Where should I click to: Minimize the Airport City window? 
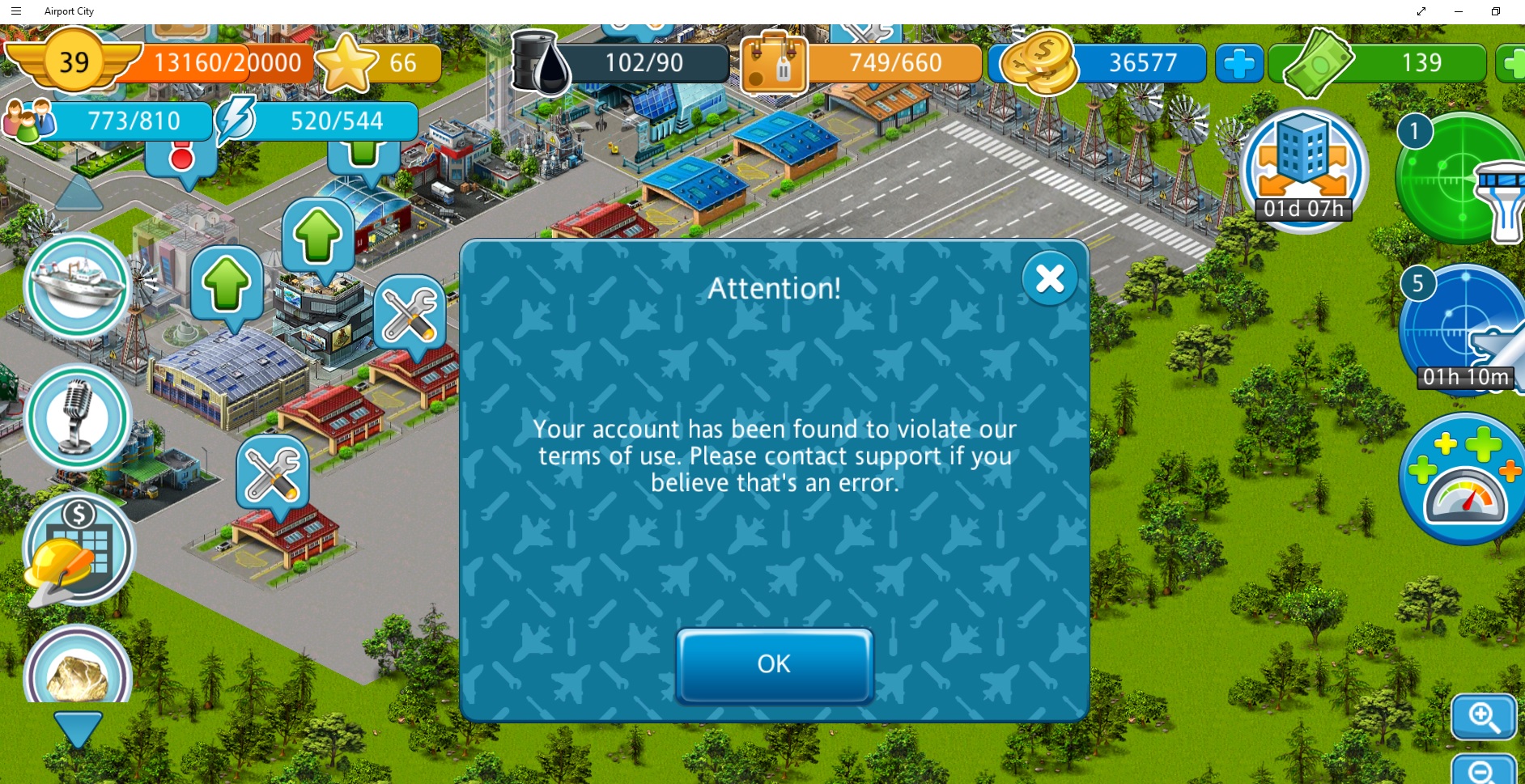(1459, 11)
